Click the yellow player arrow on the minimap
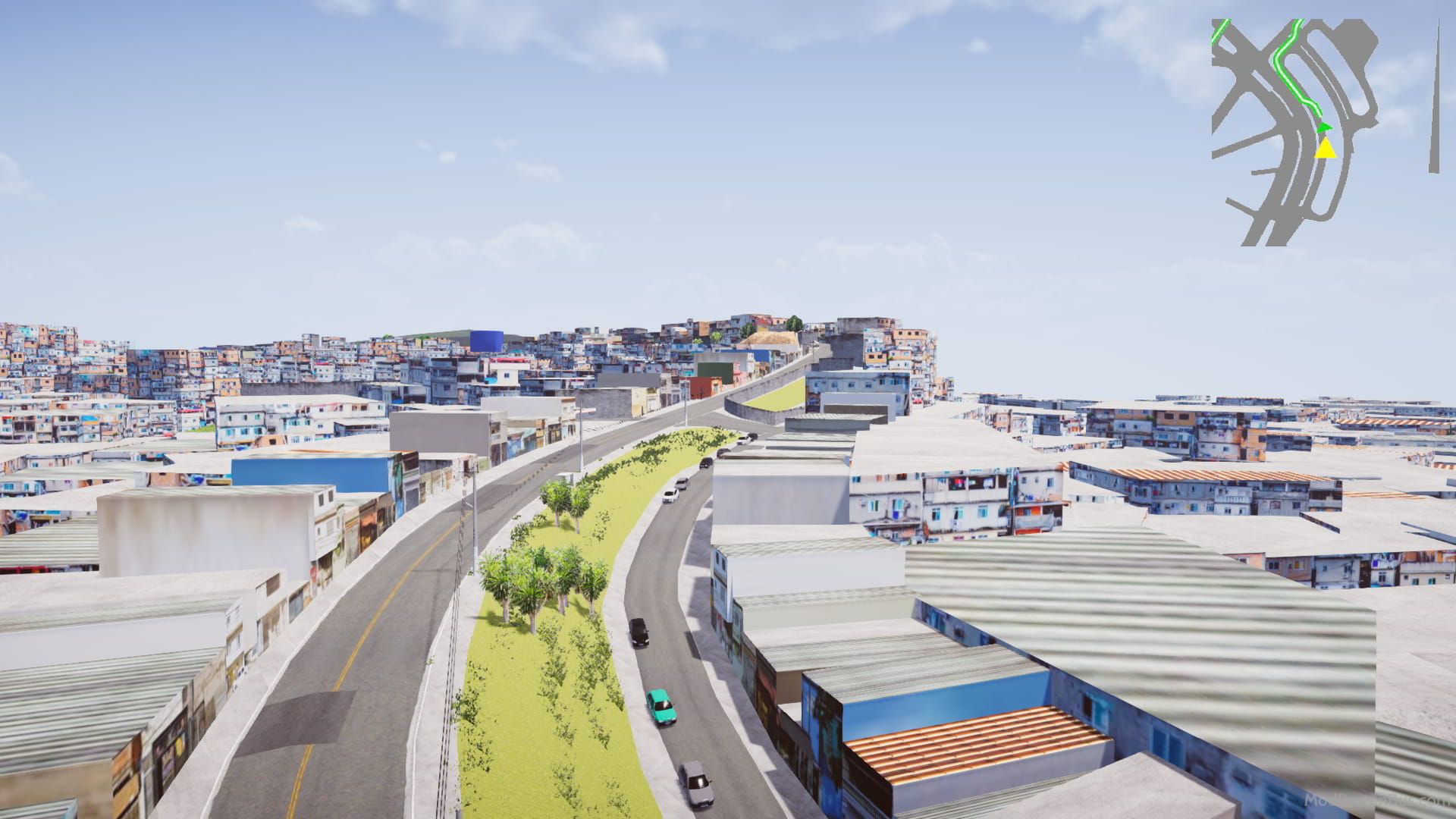This screenshot has width=1456, height=819. 1326,148
